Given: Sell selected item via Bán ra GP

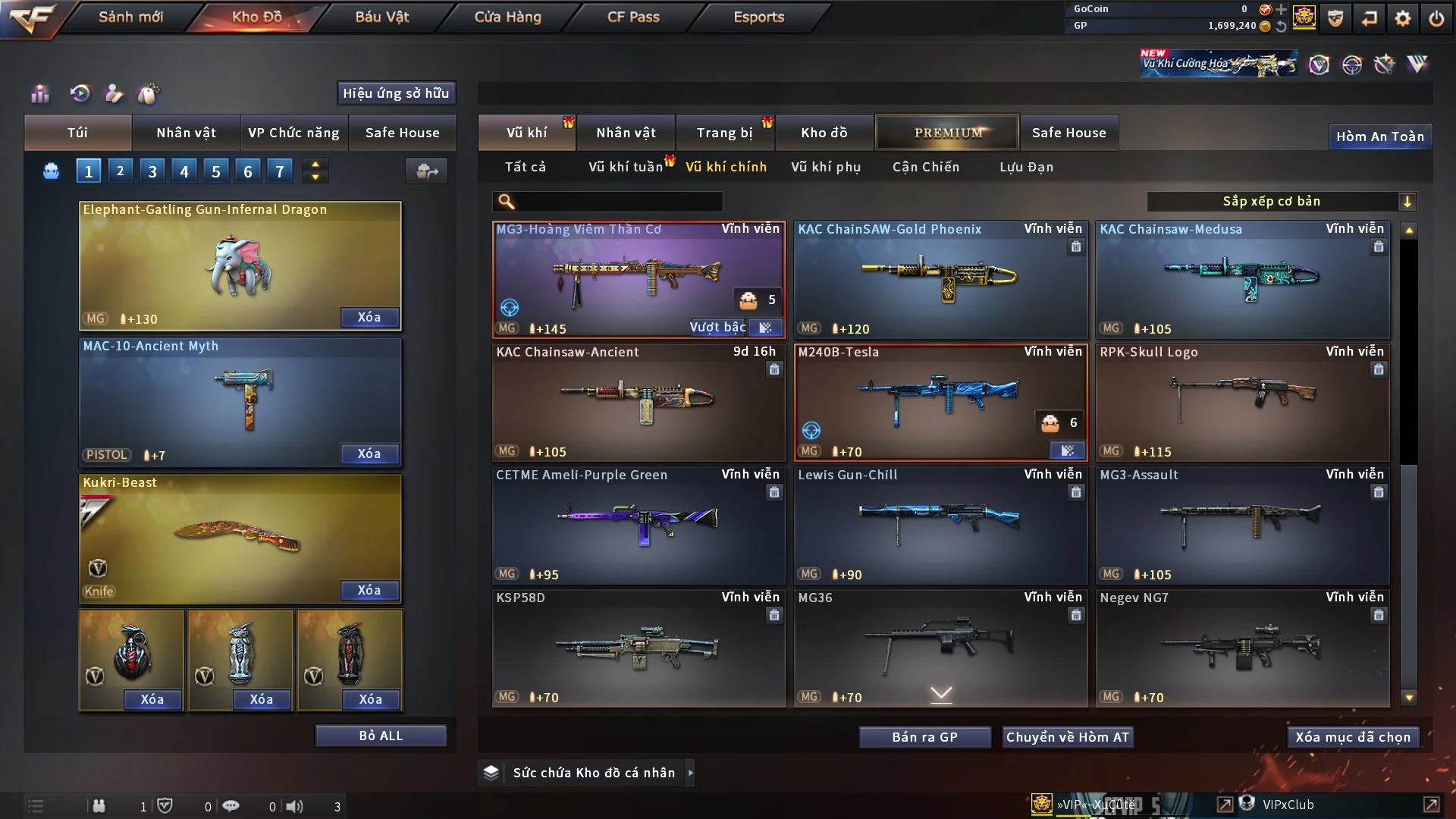Looking at the screenshot, I should point(924,737).
